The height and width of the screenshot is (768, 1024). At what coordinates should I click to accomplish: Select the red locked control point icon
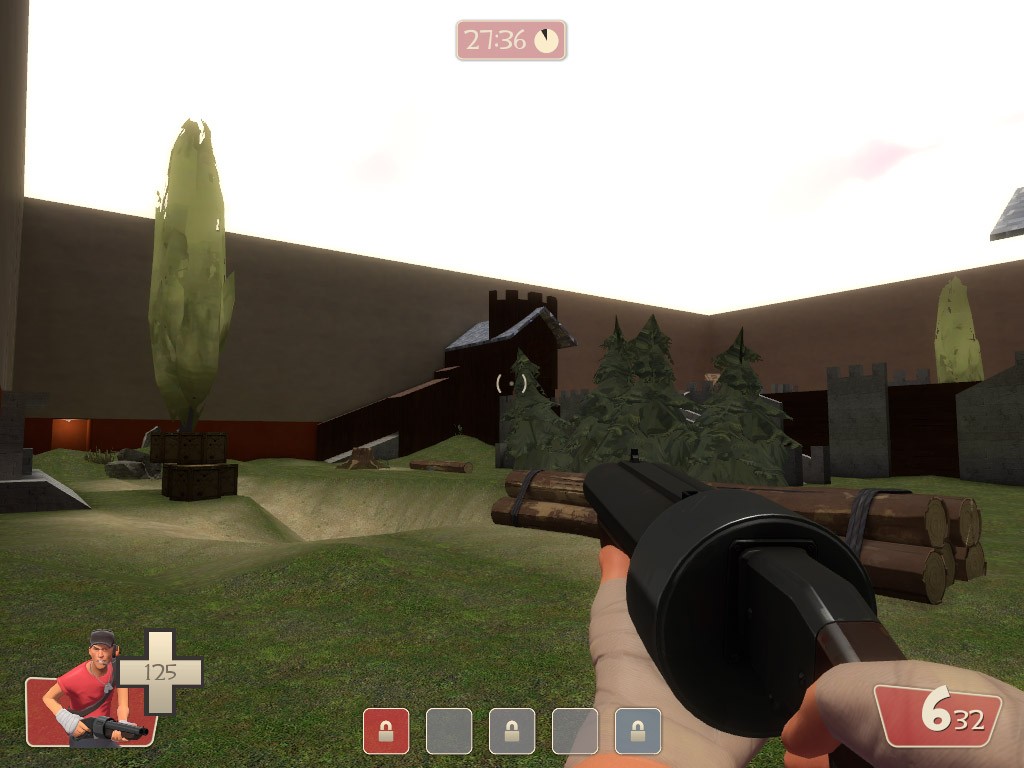pos(386,731)
